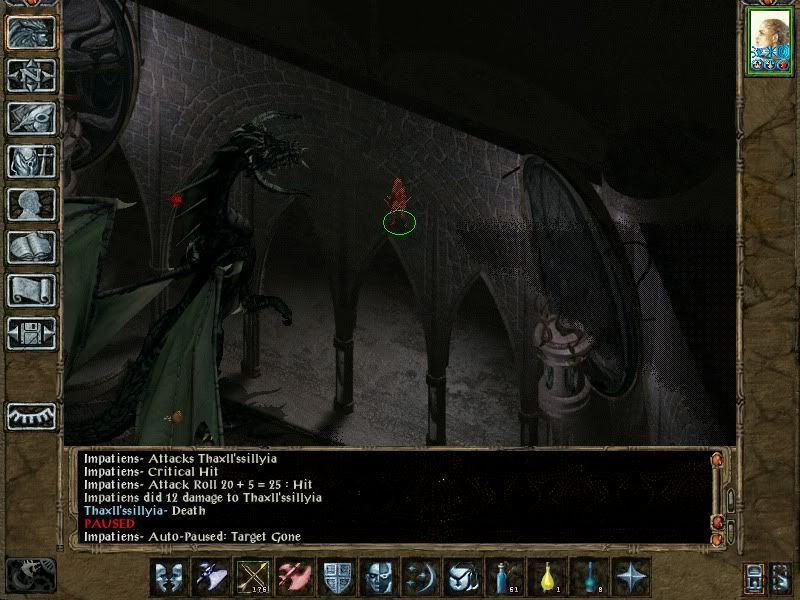Select the Impatiens character portrait
Screen dimensions: 800x600
pyautogui.click(x=769, y=43)
